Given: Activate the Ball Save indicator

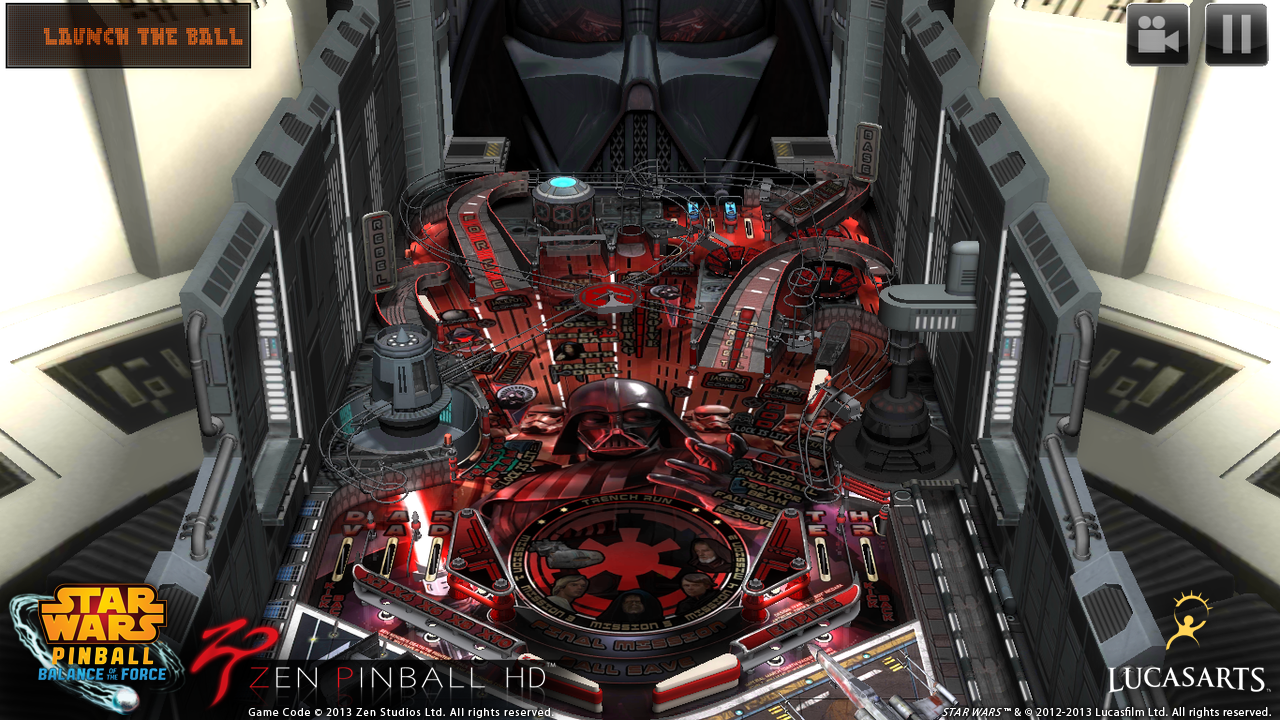Looking at the screenshot, I should (x=625, y=663).
